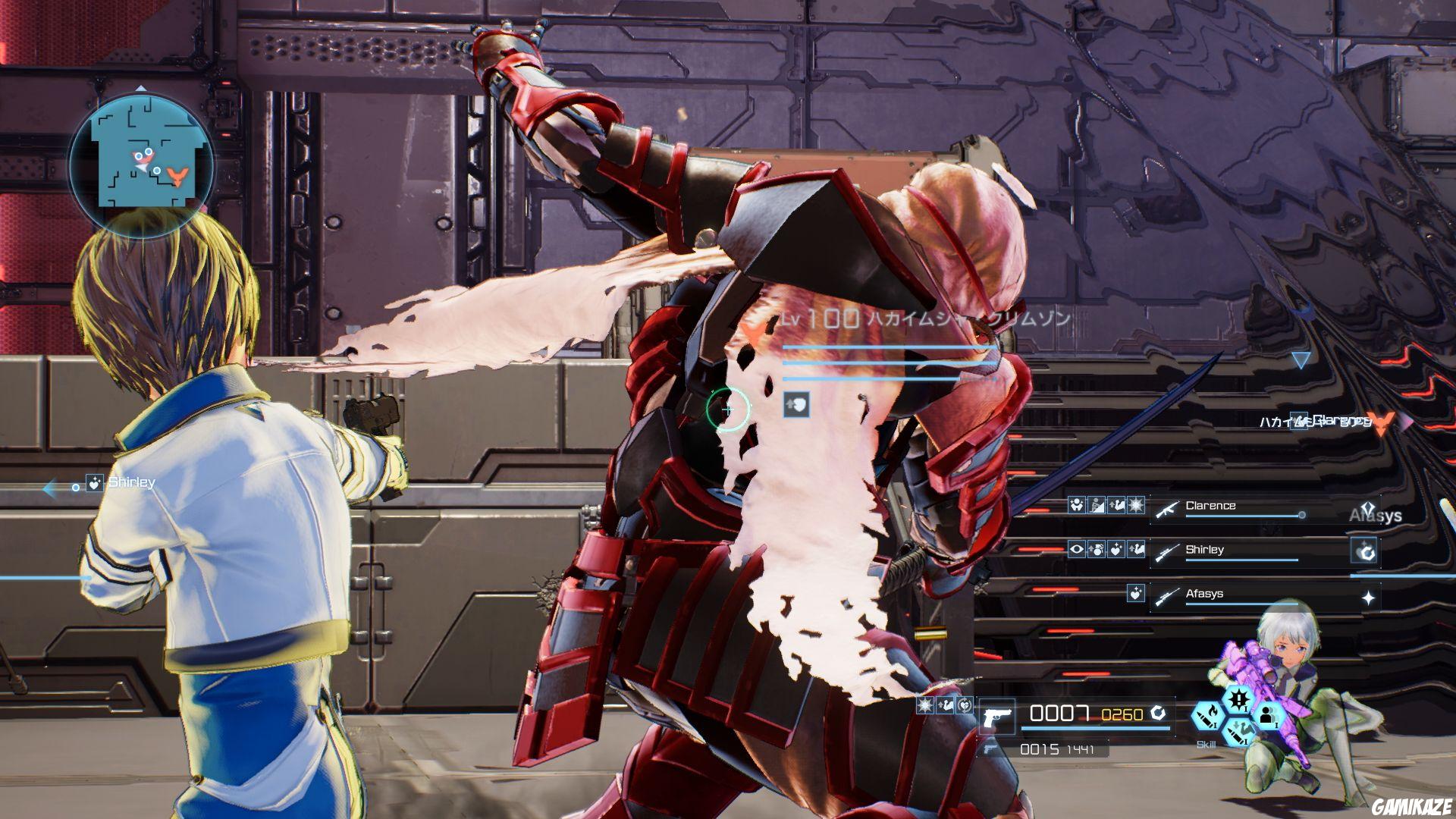Select the handgun icon in the ammo panel
Viewport: 1456px width, 819px height.
(996, 717)
